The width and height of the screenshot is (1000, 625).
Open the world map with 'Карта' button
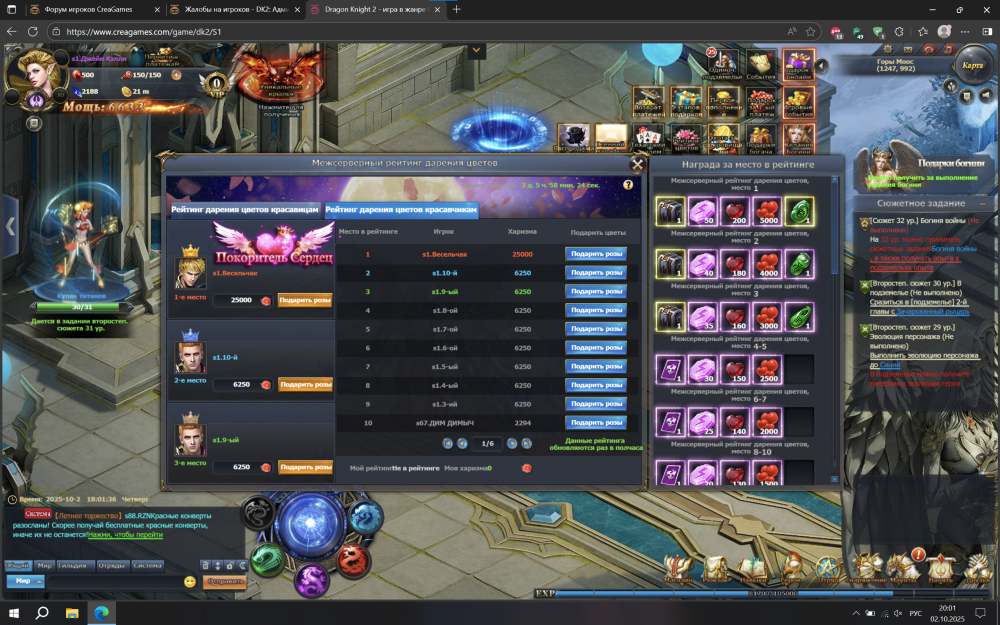tap(971, 65)
